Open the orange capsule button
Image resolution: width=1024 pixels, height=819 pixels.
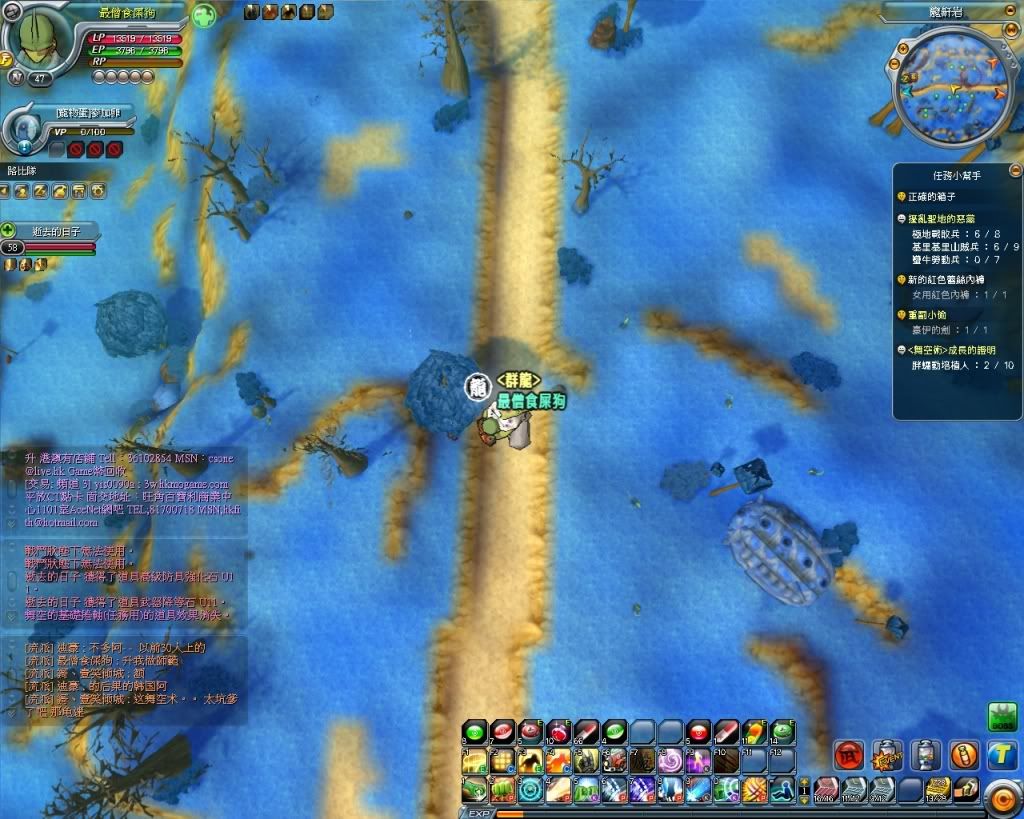963,754
